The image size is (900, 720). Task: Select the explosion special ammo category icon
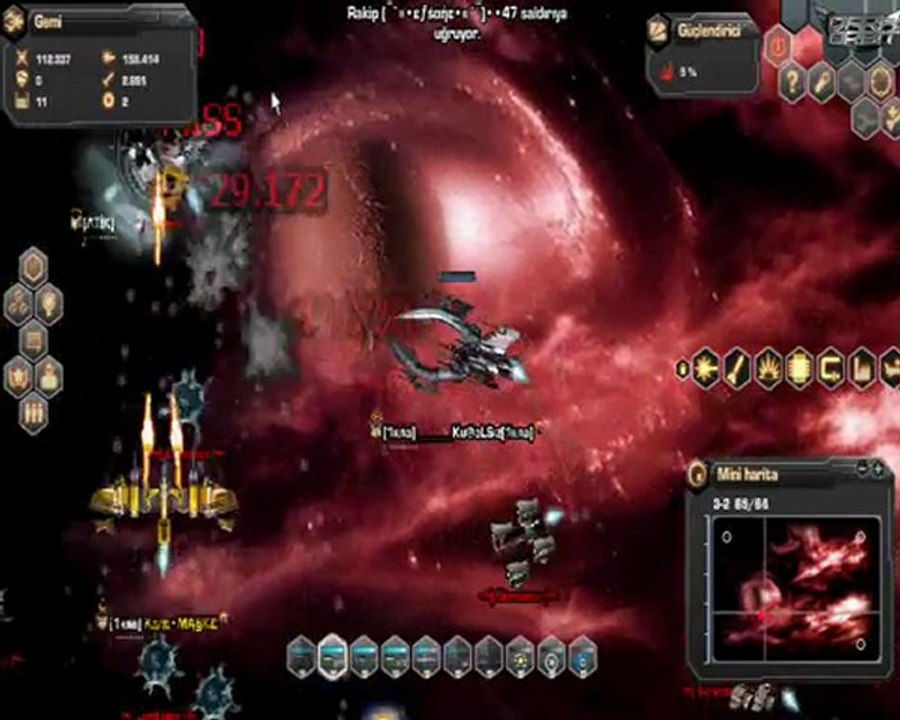[x=768, y=366]
